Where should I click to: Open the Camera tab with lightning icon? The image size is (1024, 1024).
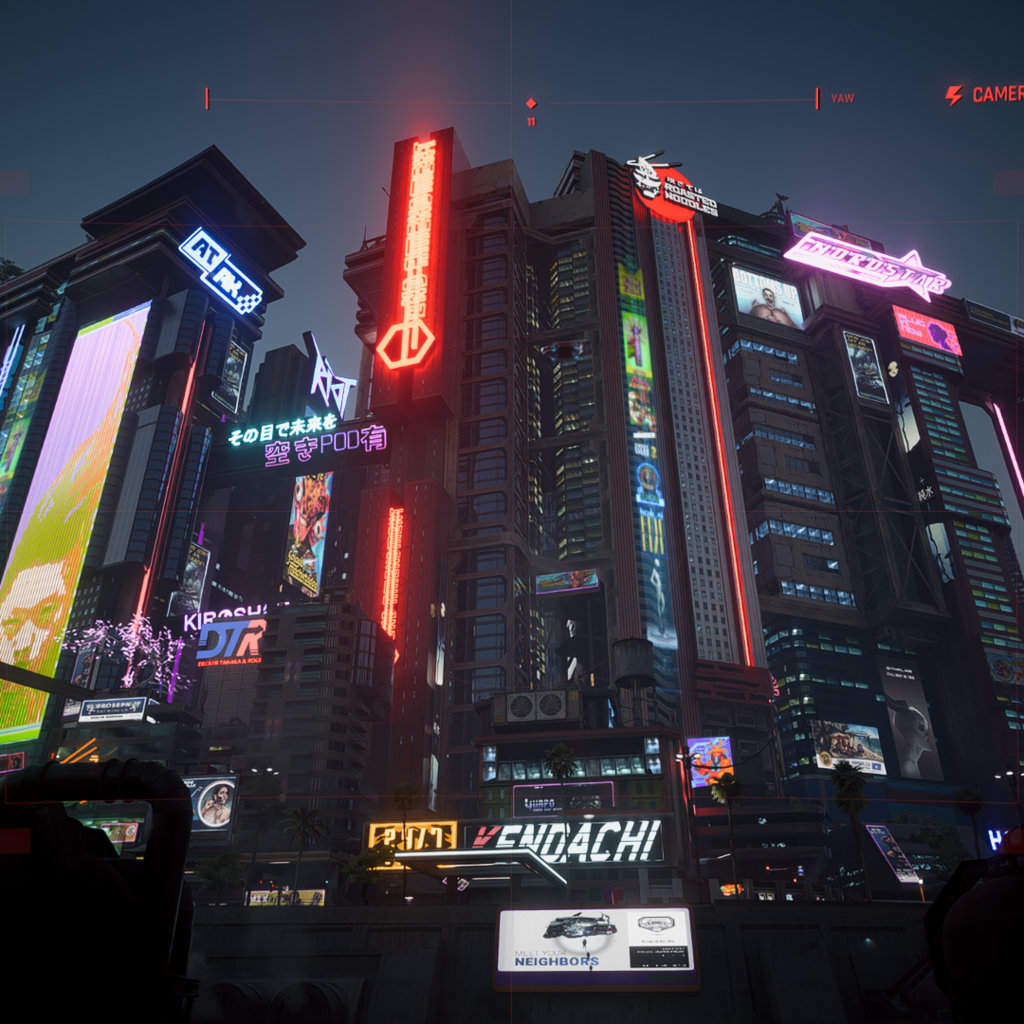(985, 95)
